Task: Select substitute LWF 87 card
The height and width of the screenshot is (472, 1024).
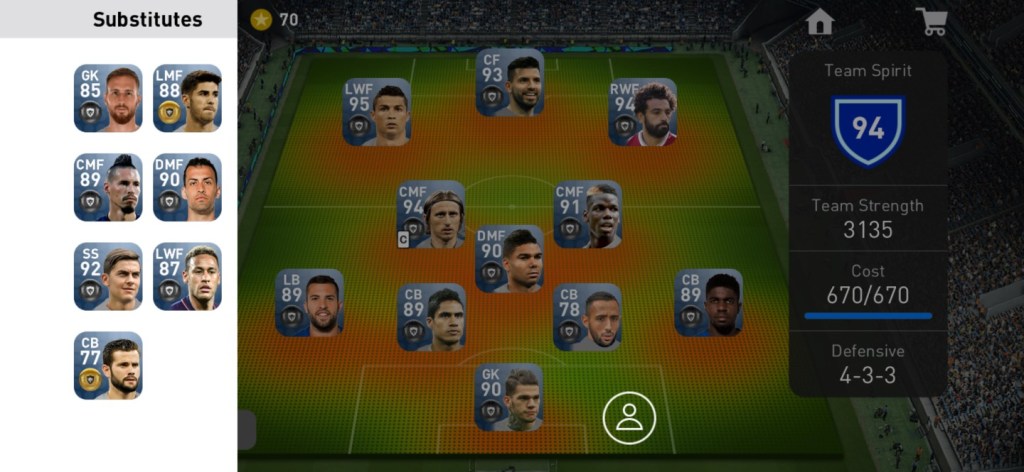Action: (x=187, y=276)
